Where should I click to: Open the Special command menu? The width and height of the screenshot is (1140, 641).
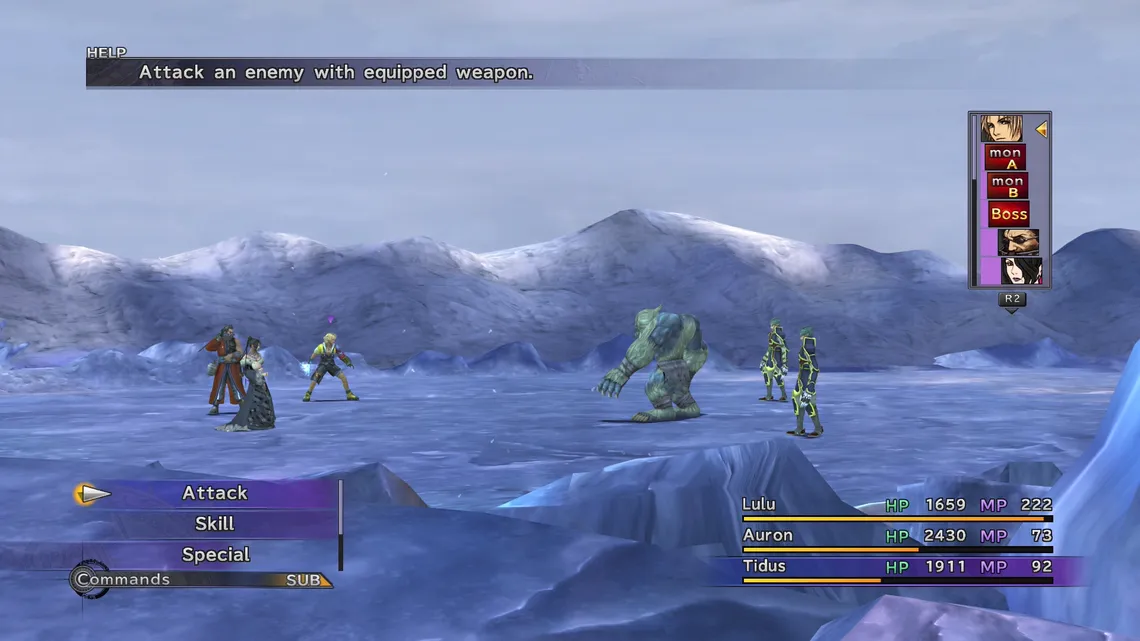[215, 555]
